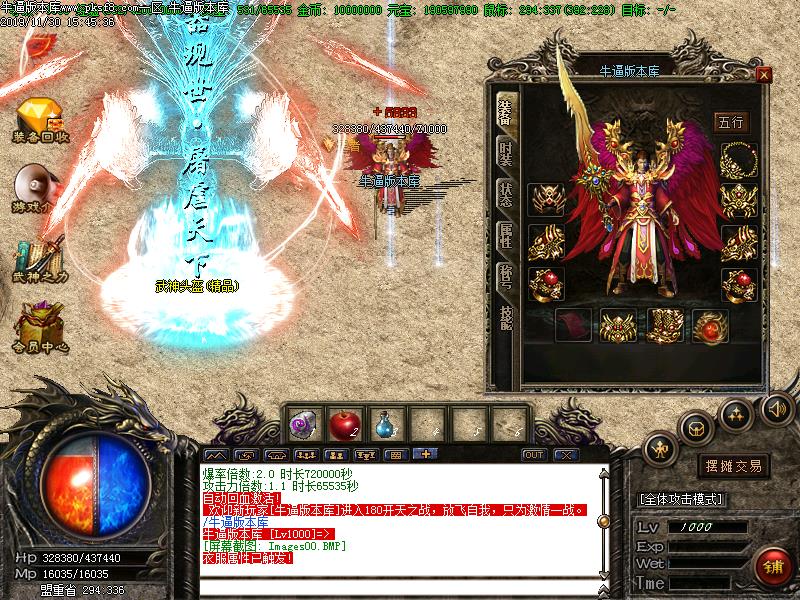Select the golden necklace equipment slot

point(738,158)
